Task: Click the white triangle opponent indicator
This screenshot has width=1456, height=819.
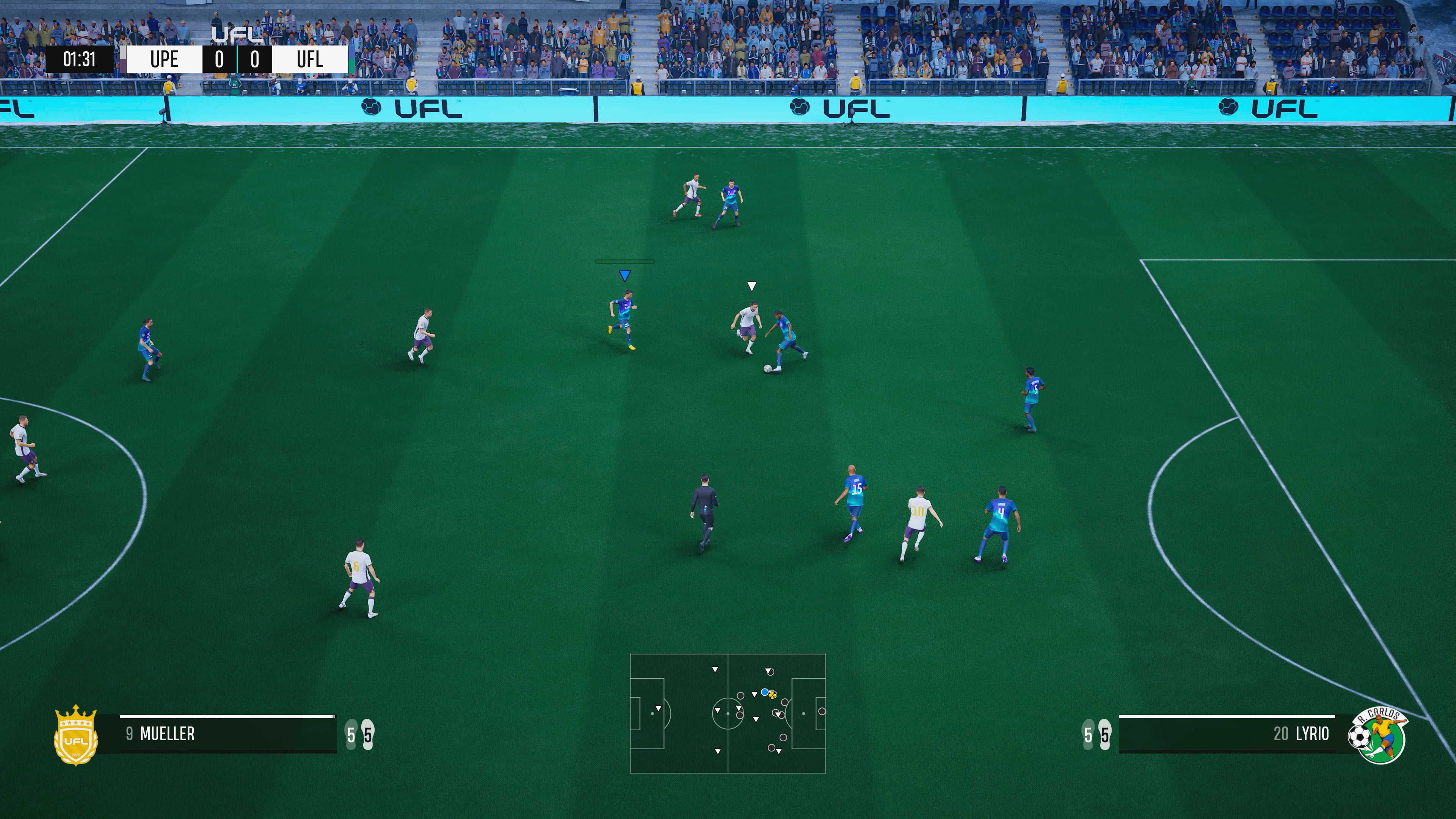Action: pyautogui.click(x=752, y=287)
